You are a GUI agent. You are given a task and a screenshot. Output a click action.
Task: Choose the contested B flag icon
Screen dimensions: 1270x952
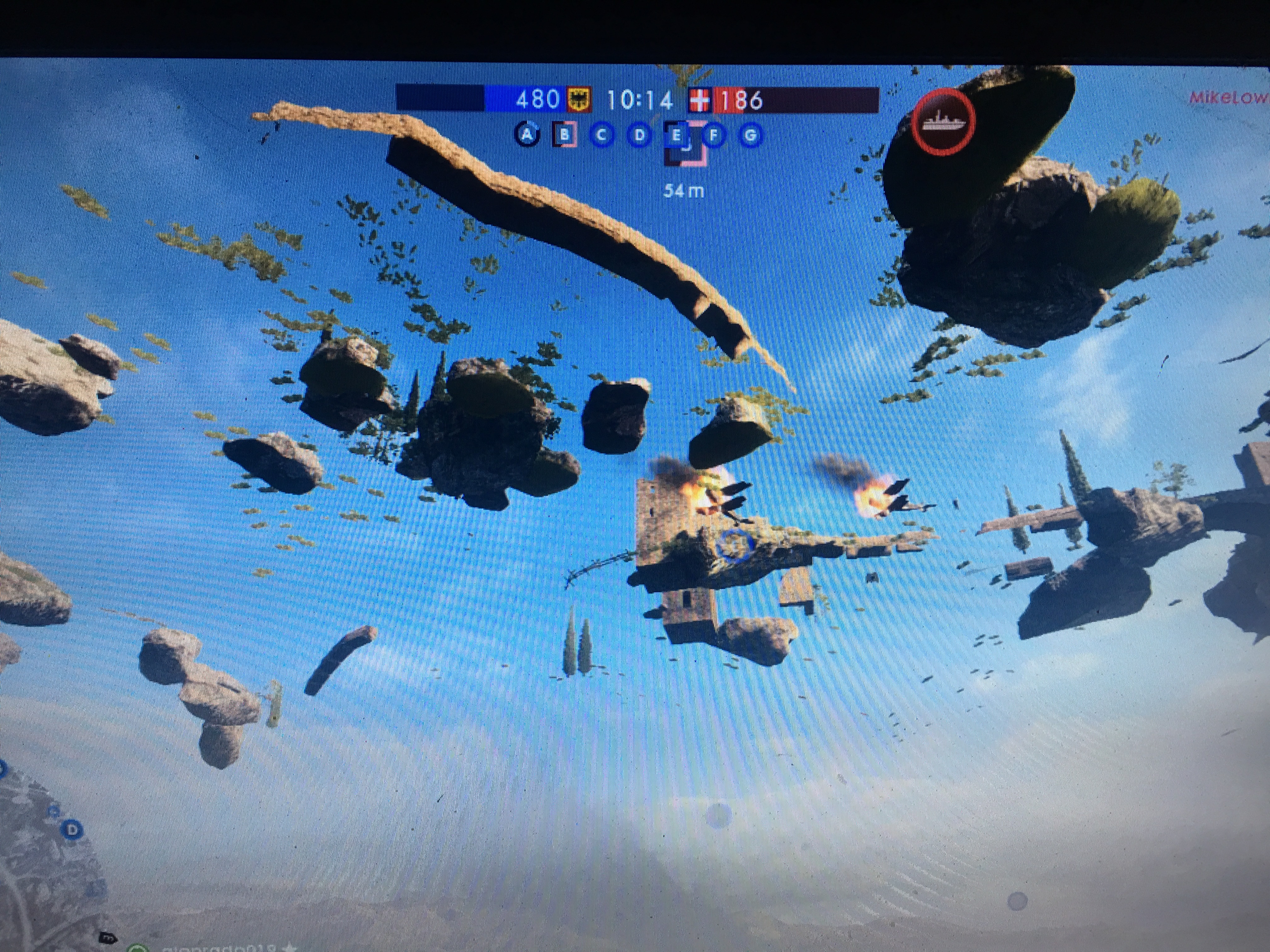(x=564, y=135)
